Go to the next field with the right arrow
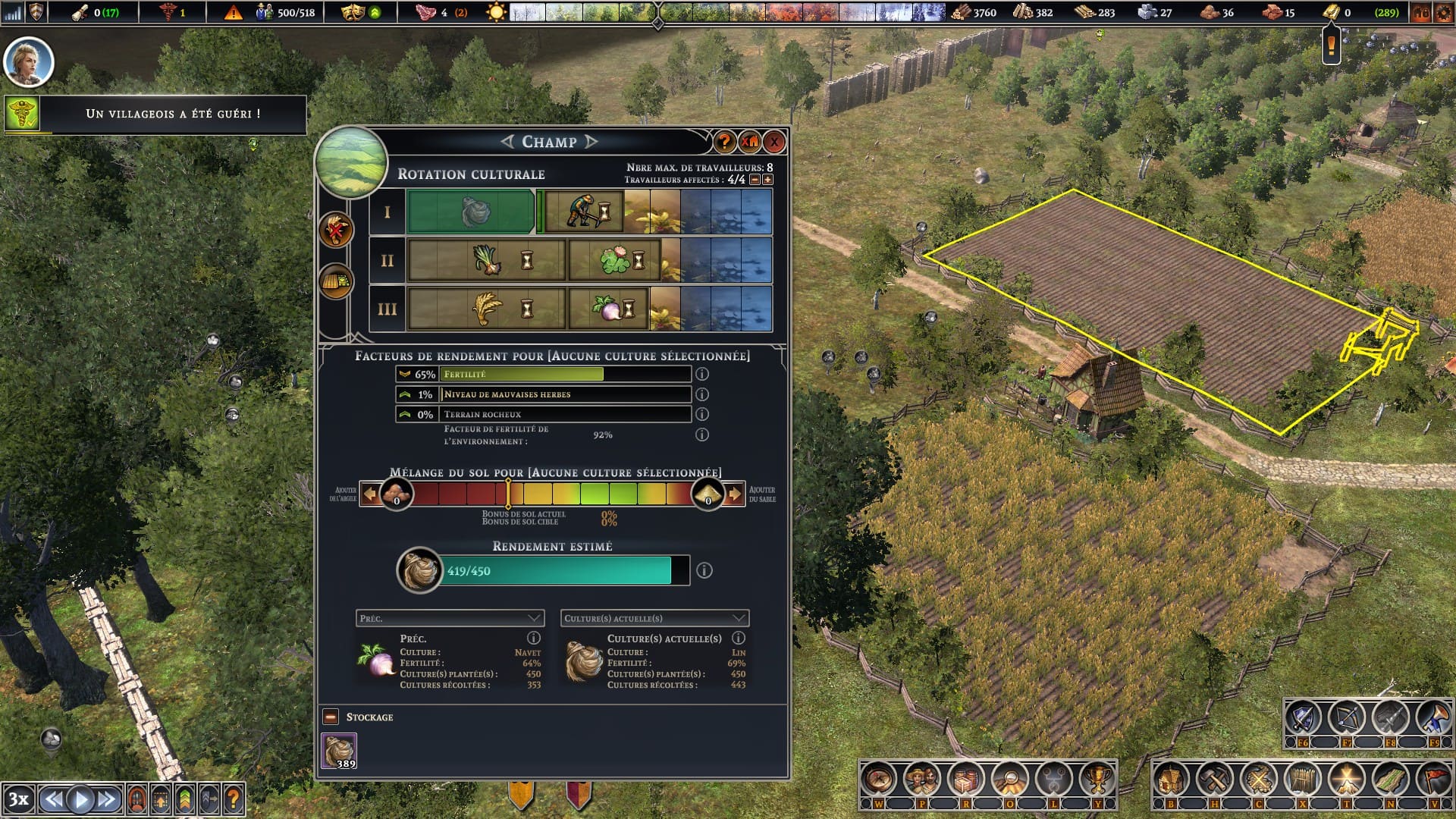The width and height of the screenshot is (1456, 819). [592, 142]
